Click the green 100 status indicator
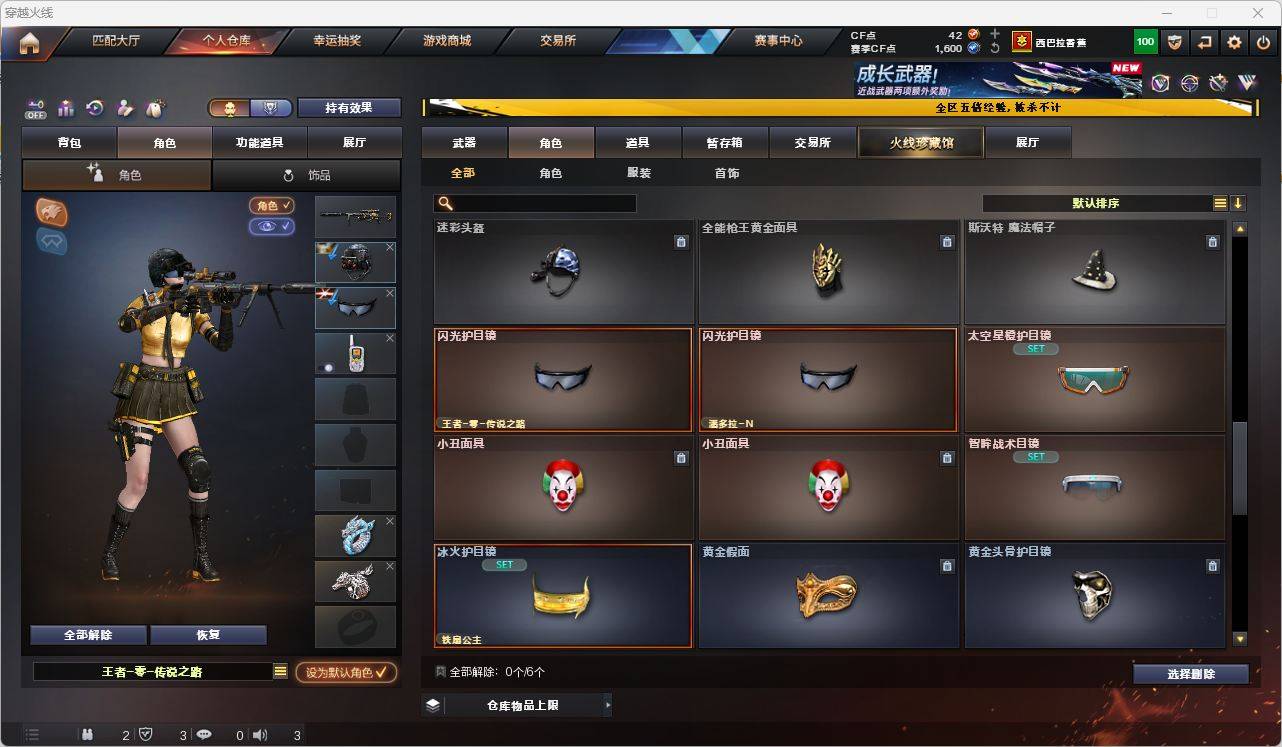 [1147, 42]
